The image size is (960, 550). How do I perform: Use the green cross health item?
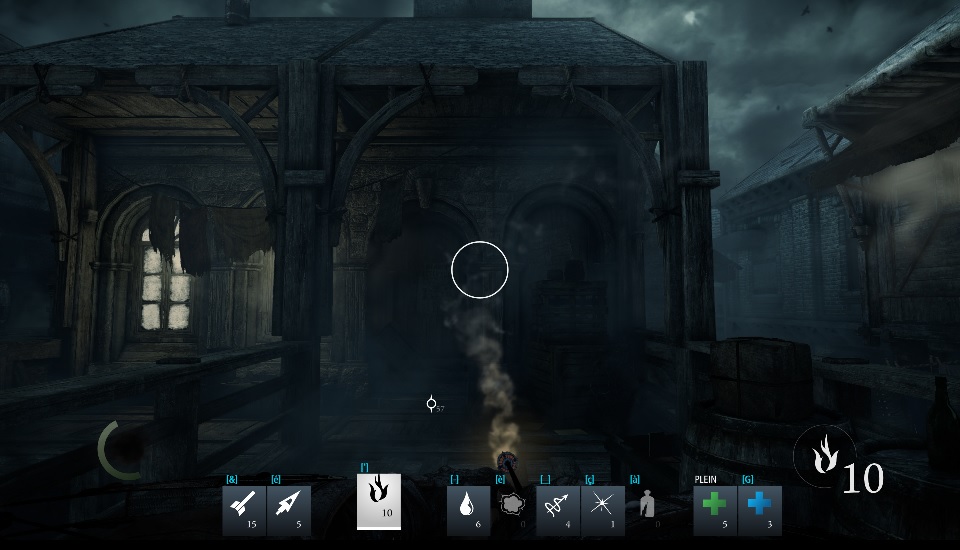[x=715, y=510]
